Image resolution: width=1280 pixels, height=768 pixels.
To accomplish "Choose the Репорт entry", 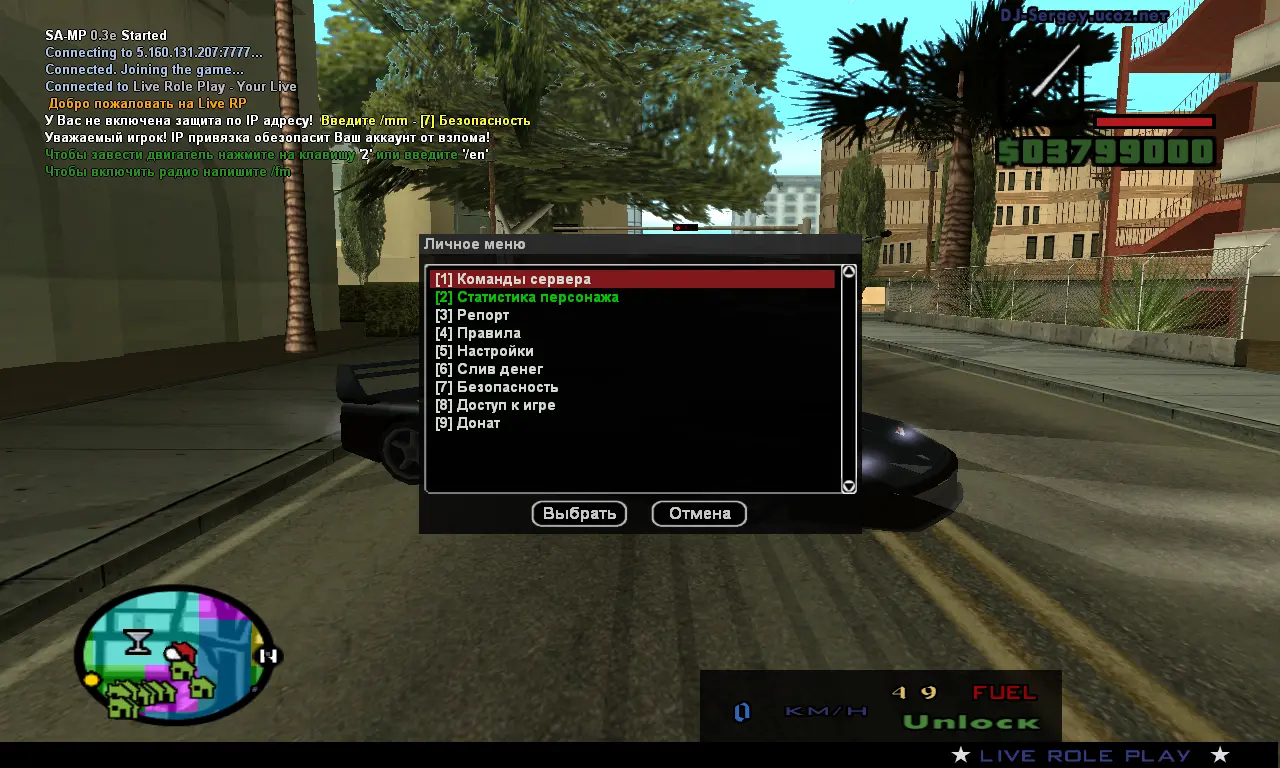I will pos(473,315).
